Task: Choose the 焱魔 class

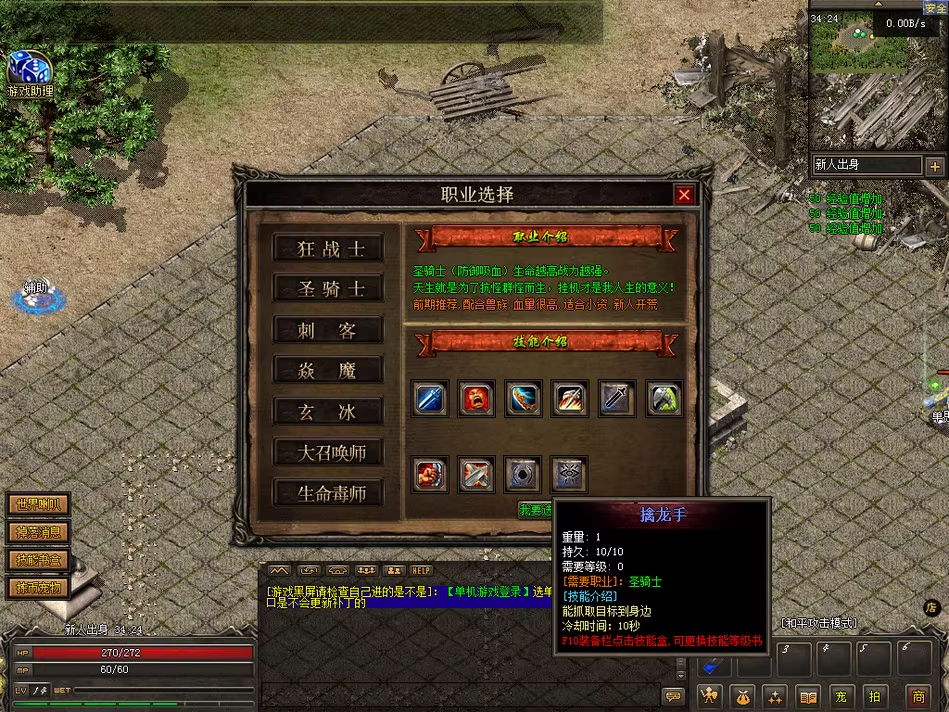Action: [x=328, y=371]
